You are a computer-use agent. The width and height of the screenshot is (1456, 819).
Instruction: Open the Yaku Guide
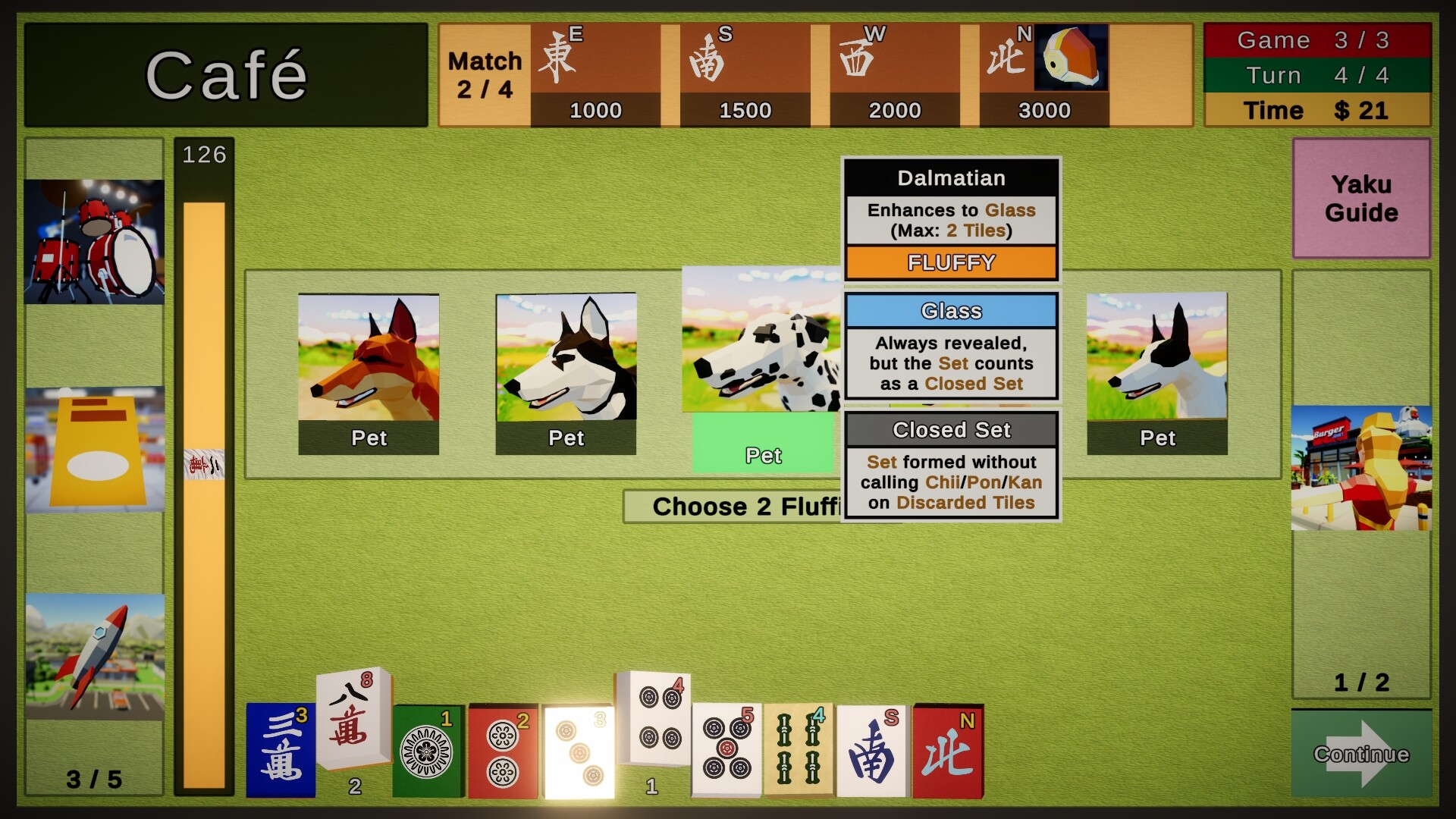tap(1361, 199)
